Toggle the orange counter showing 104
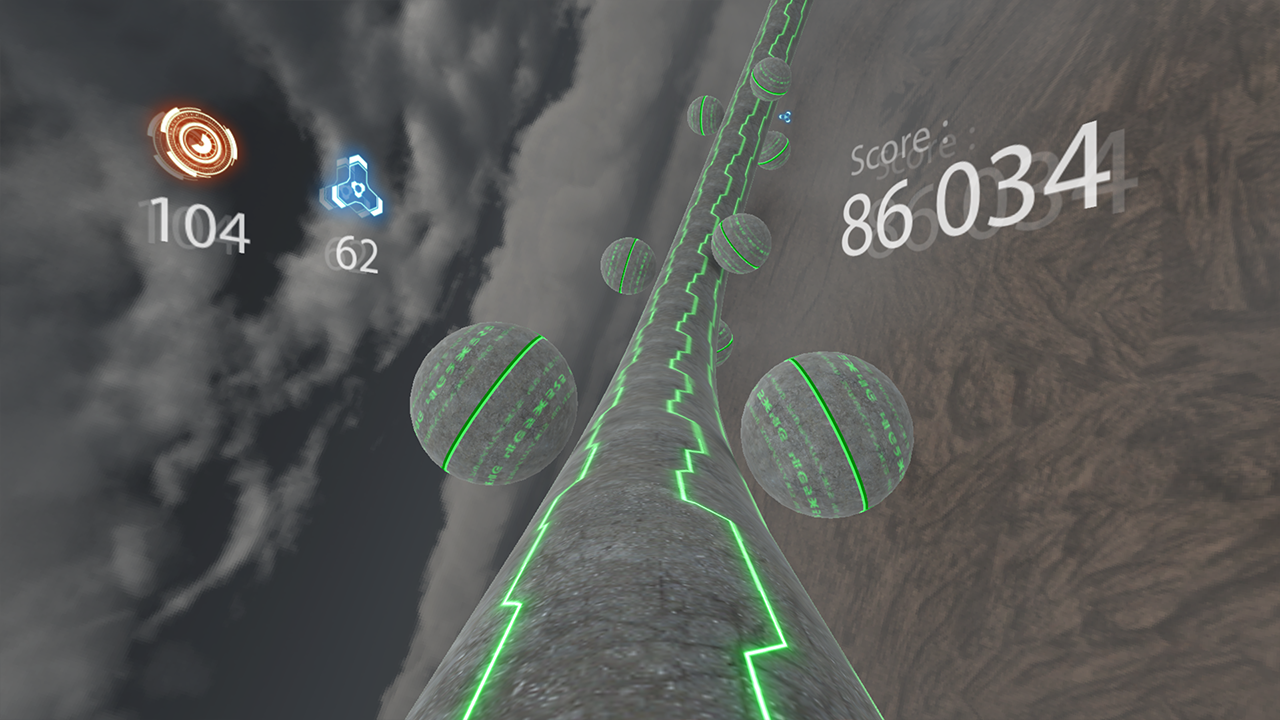 (195, 224)
